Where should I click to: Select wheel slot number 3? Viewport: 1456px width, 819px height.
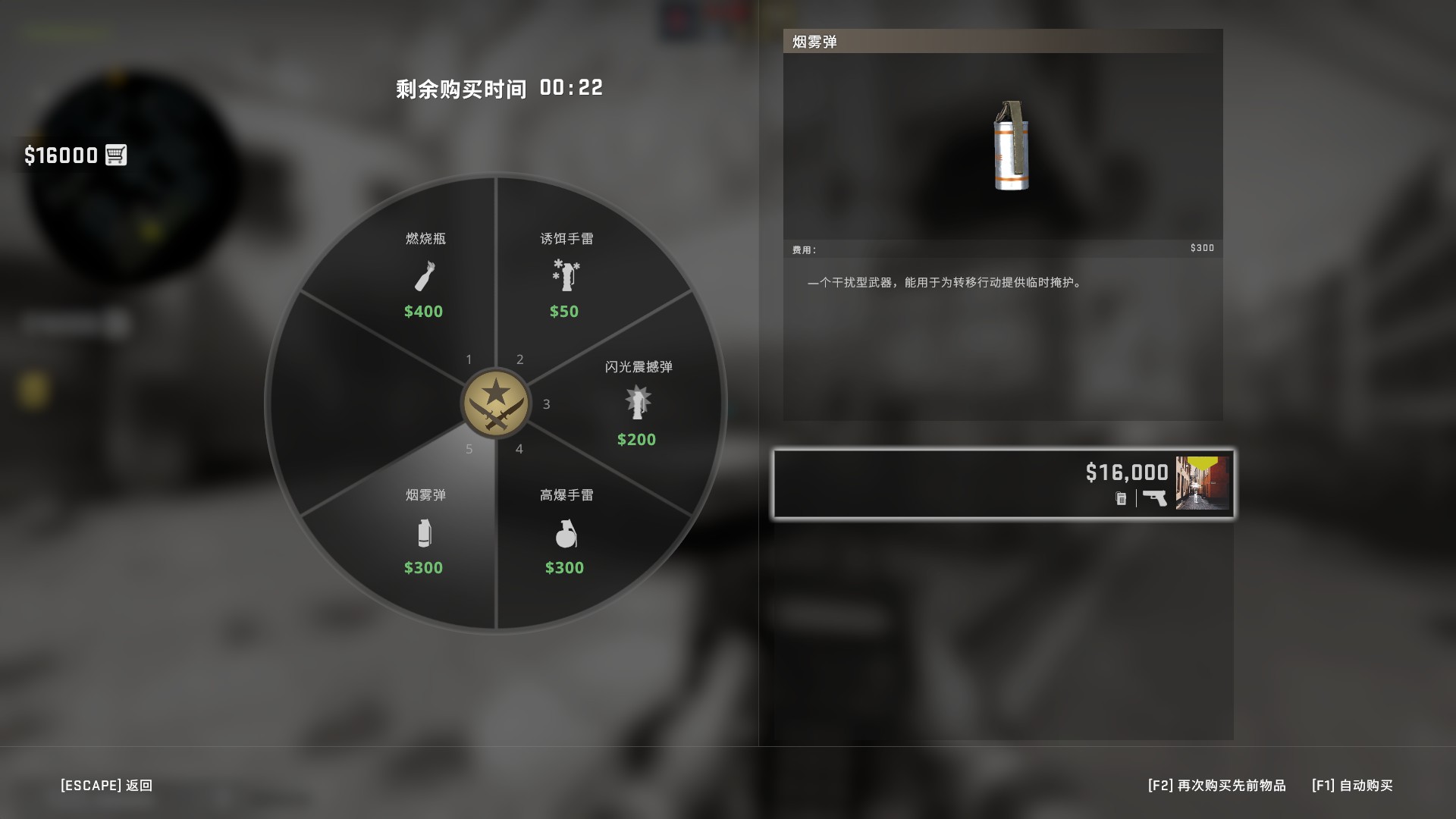(x=545, y=405)
